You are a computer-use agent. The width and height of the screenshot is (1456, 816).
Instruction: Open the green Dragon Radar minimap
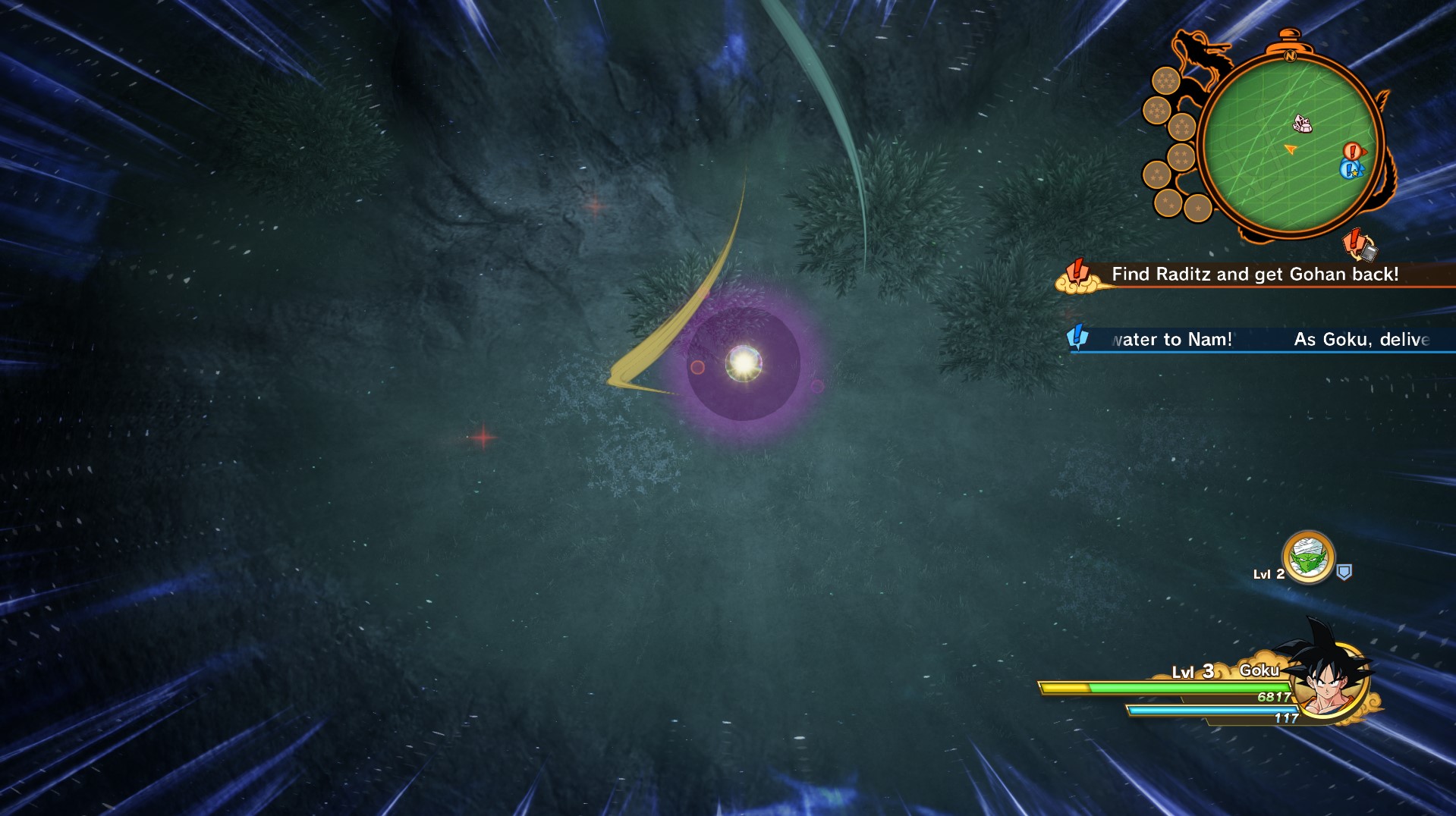tap(1290, 144)
